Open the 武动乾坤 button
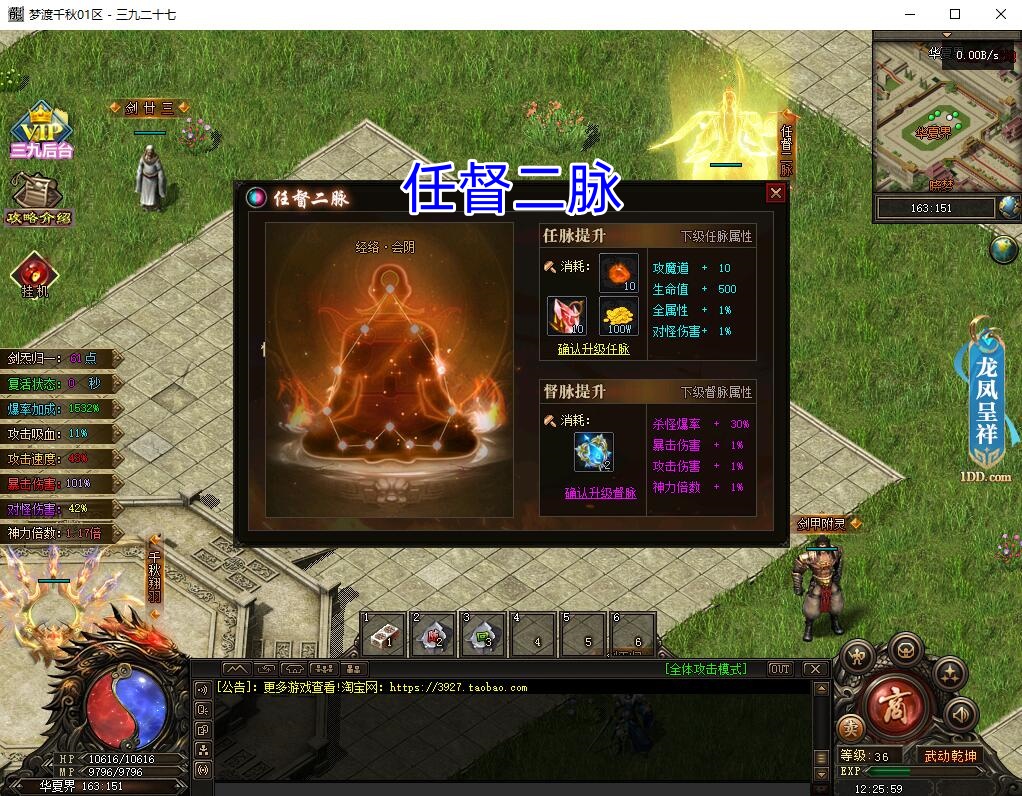Viewport: 1022px width, 796px height. [x=949, y=756]
